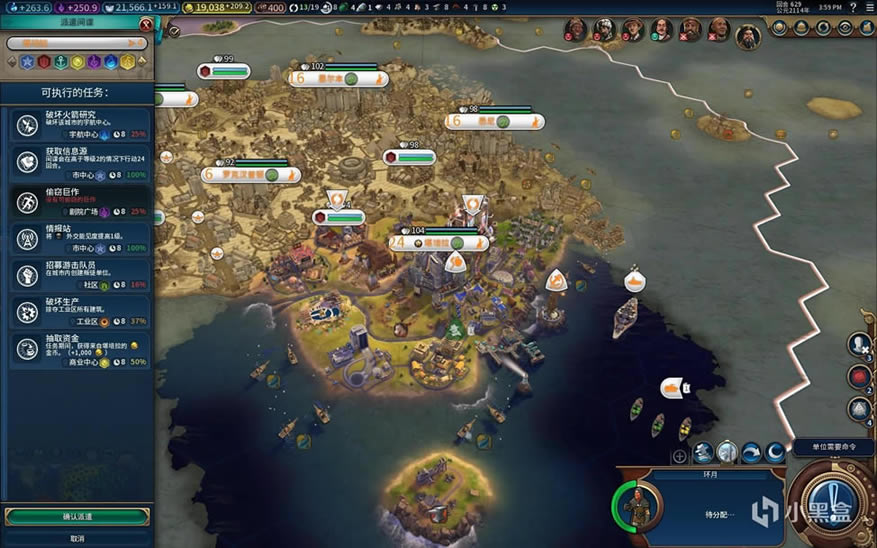Choose the 获取信息源 mission
Screen dimensions: 877x548
tap(78, 163)
